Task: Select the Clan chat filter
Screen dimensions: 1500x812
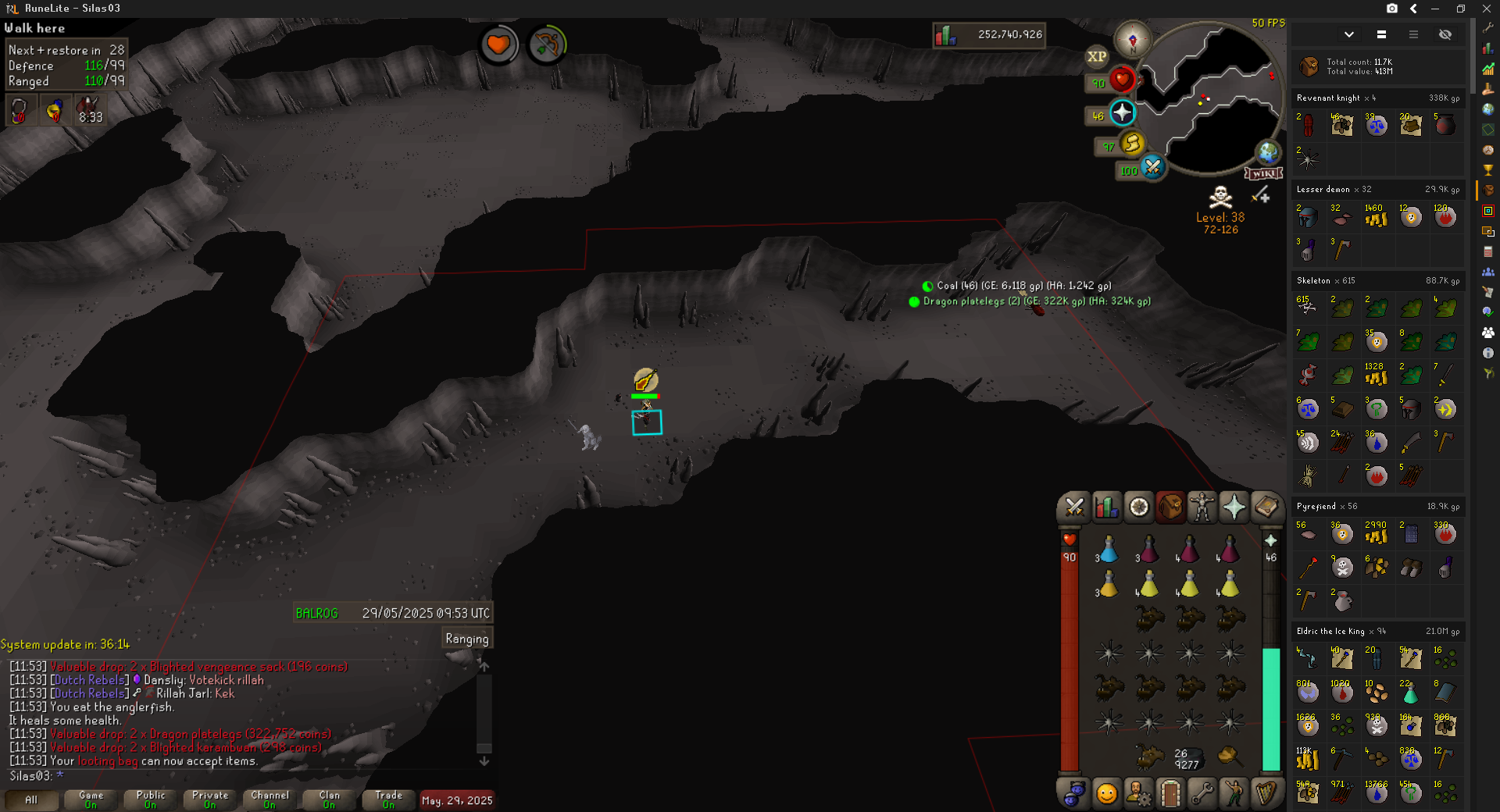Action: click(329, 800)
